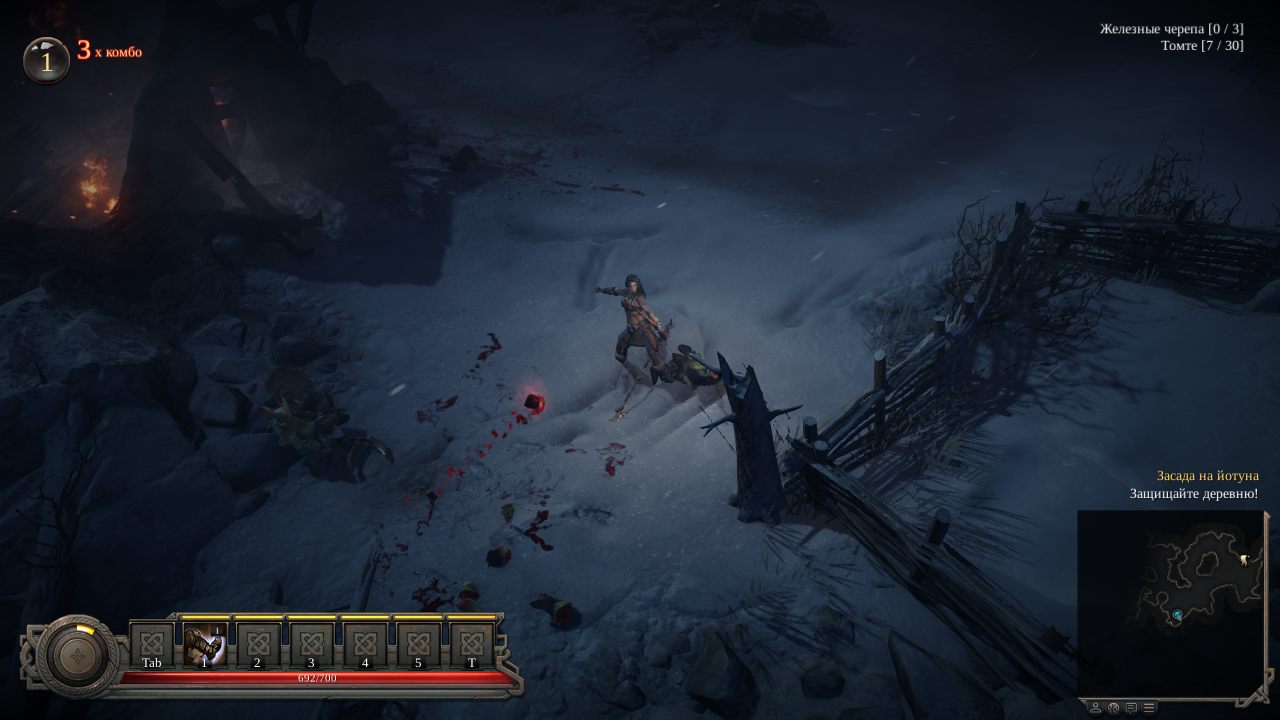Click the health bar showing 692/700

point(318,676)
